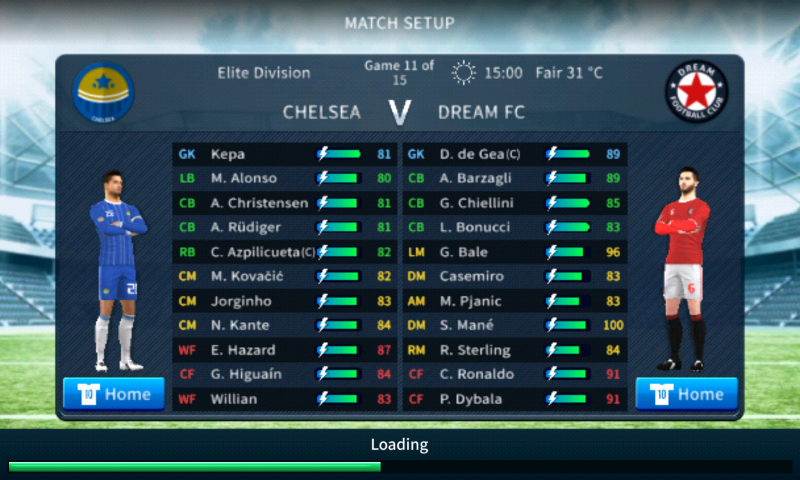Toggle Chelsea's Home kit button

point(114,393)
